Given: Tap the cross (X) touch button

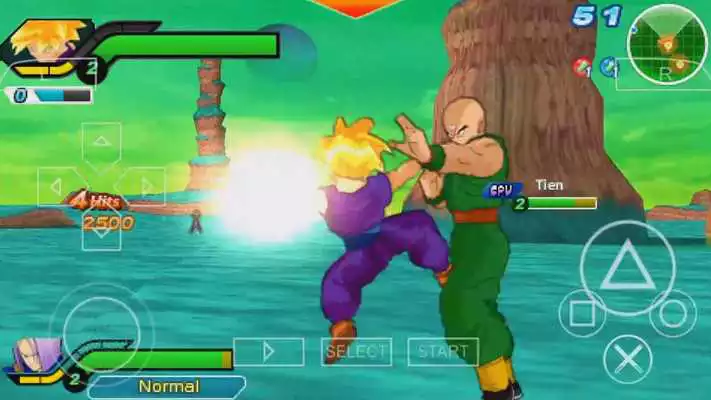Looking at the screenshot, I should pos(628,358).
